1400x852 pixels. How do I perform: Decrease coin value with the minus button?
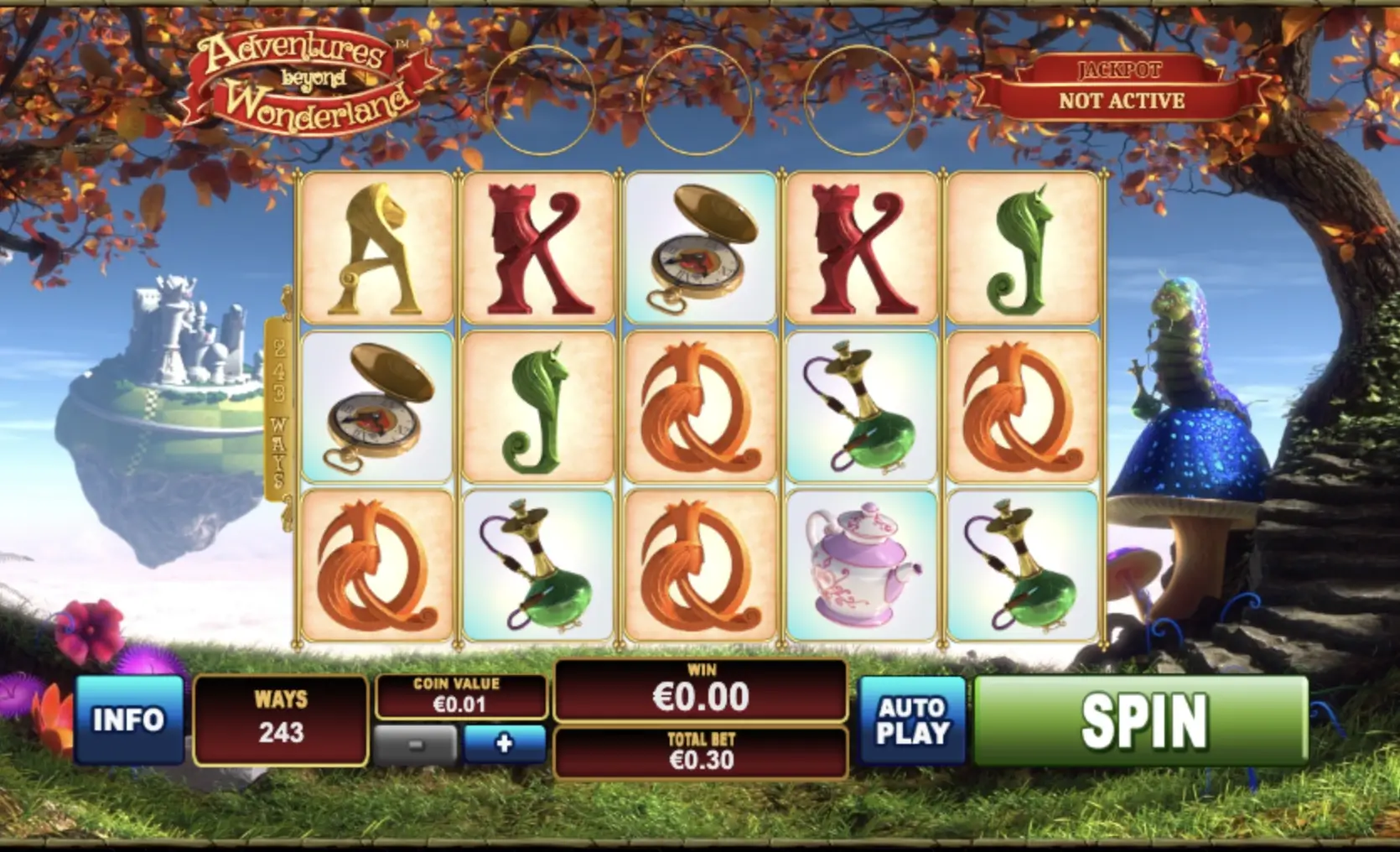(417, 745)
